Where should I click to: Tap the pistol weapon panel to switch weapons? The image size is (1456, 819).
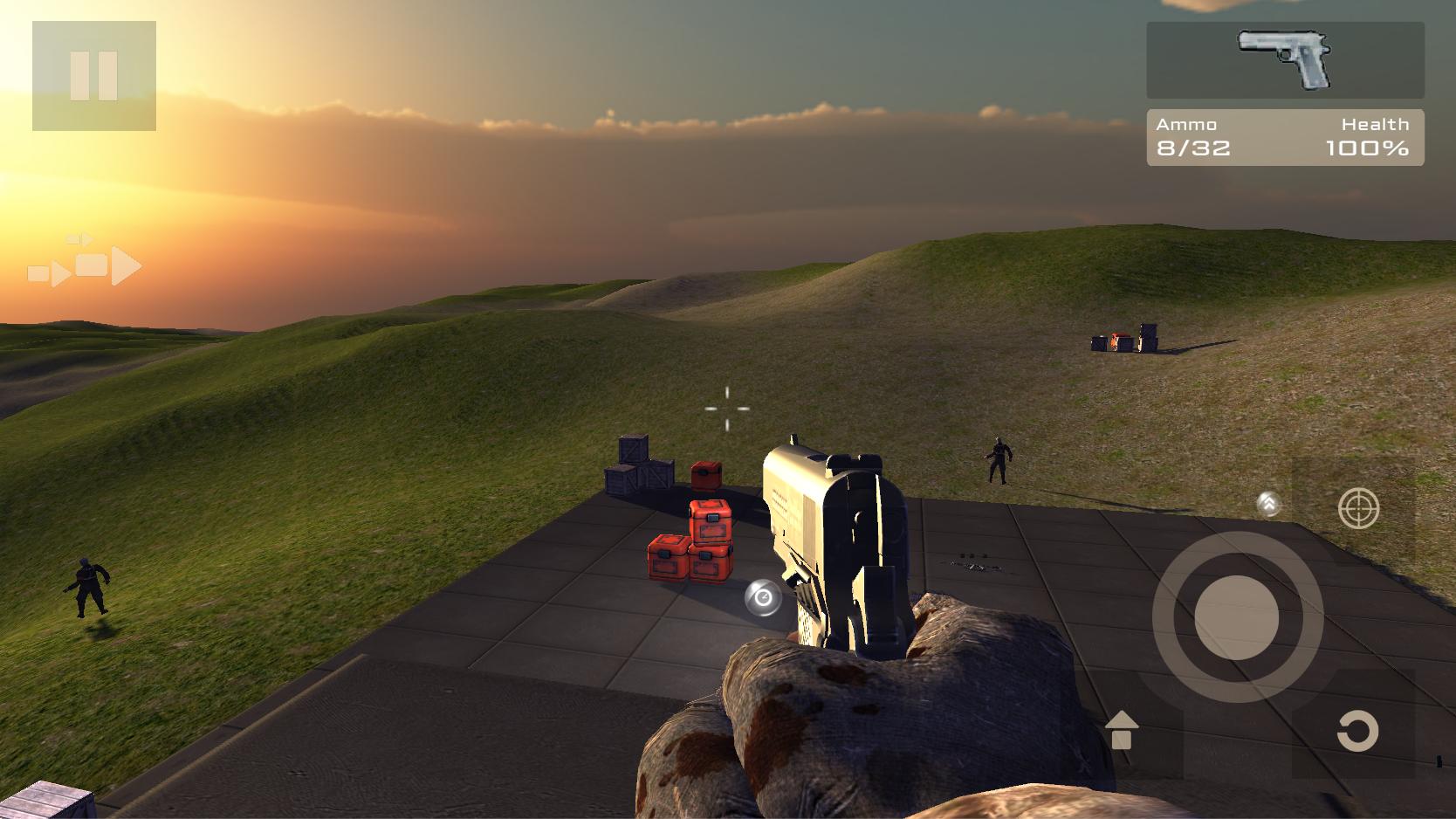coord(1285,60)
